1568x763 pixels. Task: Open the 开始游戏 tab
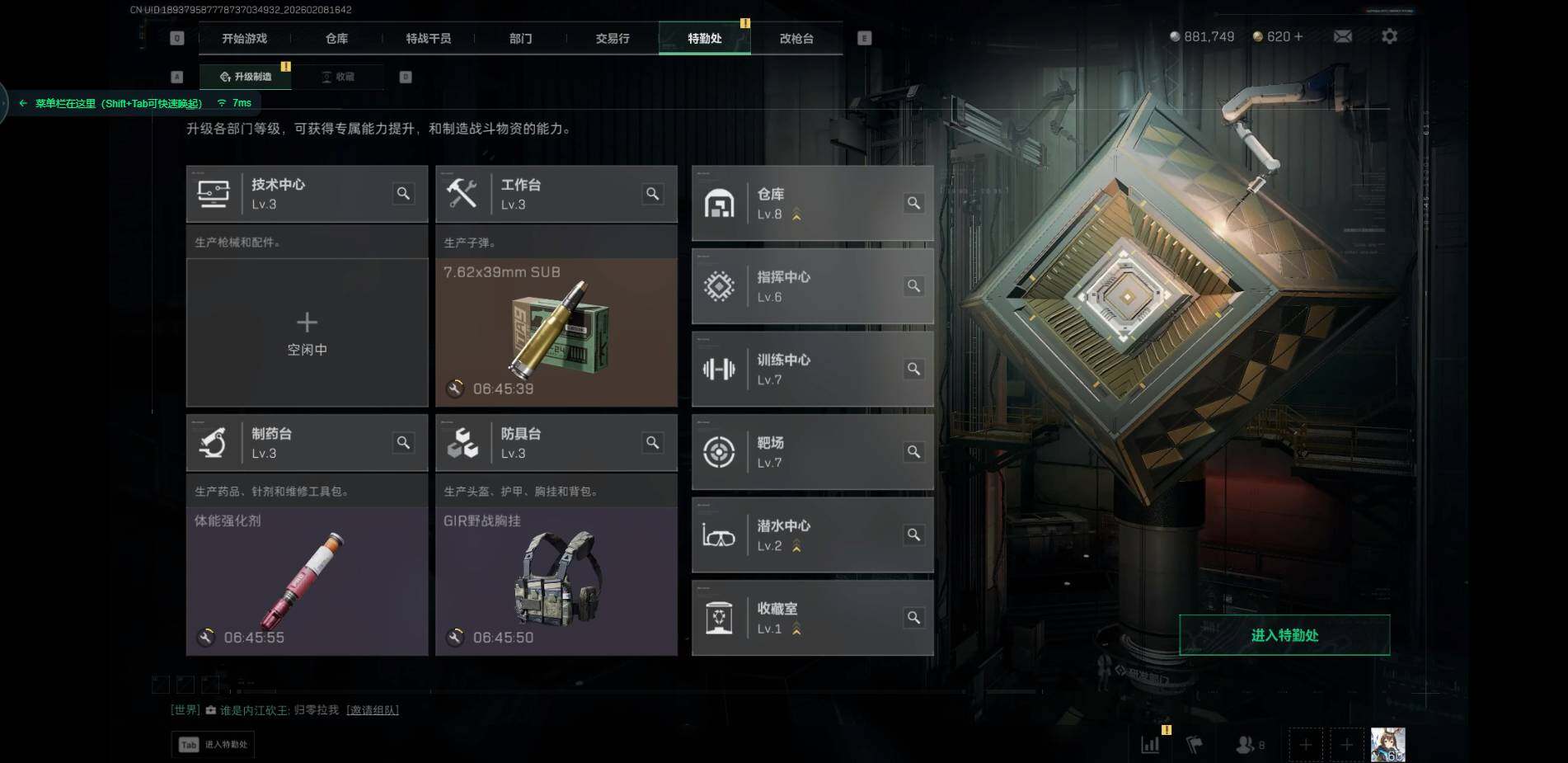coord(244,39)
